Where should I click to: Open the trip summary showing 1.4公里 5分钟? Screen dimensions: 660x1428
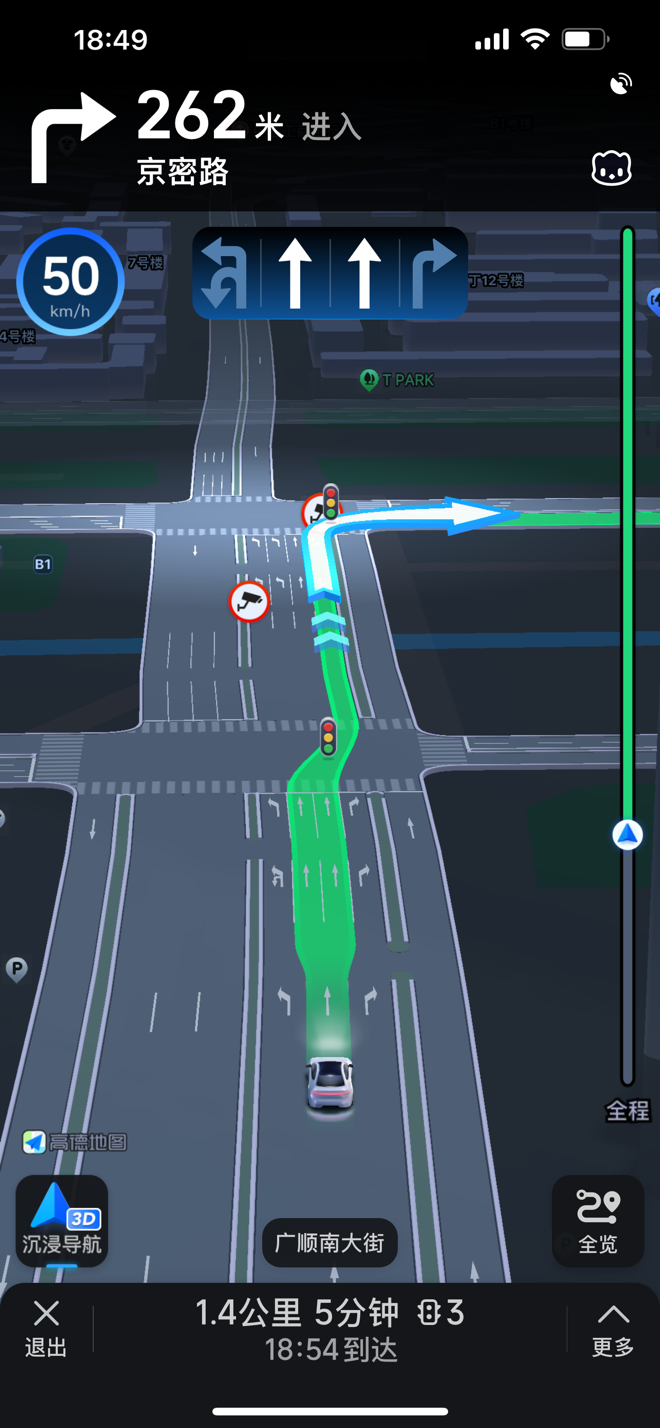point(330,1329)
